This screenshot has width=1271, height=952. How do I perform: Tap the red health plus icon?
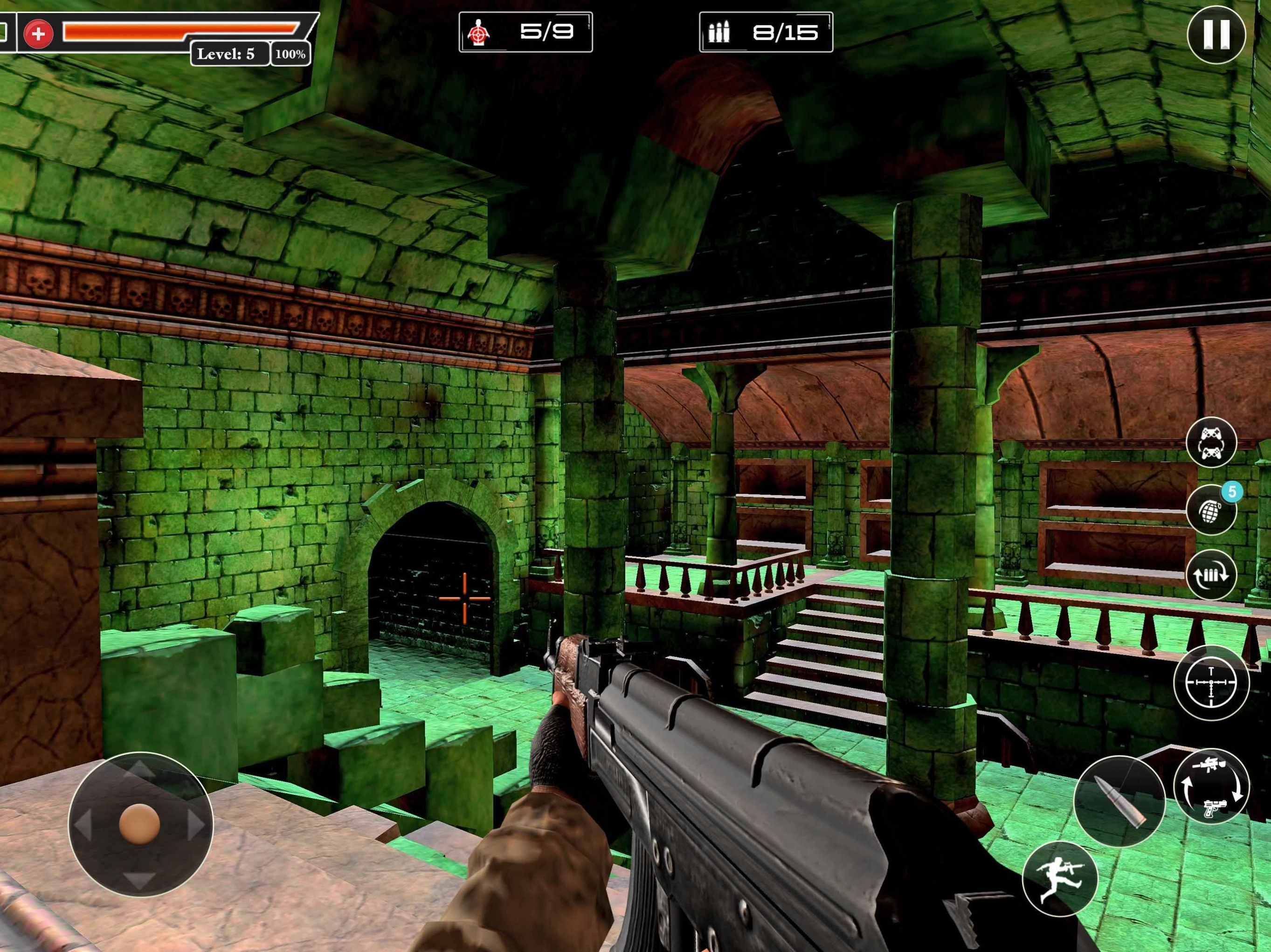click(x=39, y=34)
